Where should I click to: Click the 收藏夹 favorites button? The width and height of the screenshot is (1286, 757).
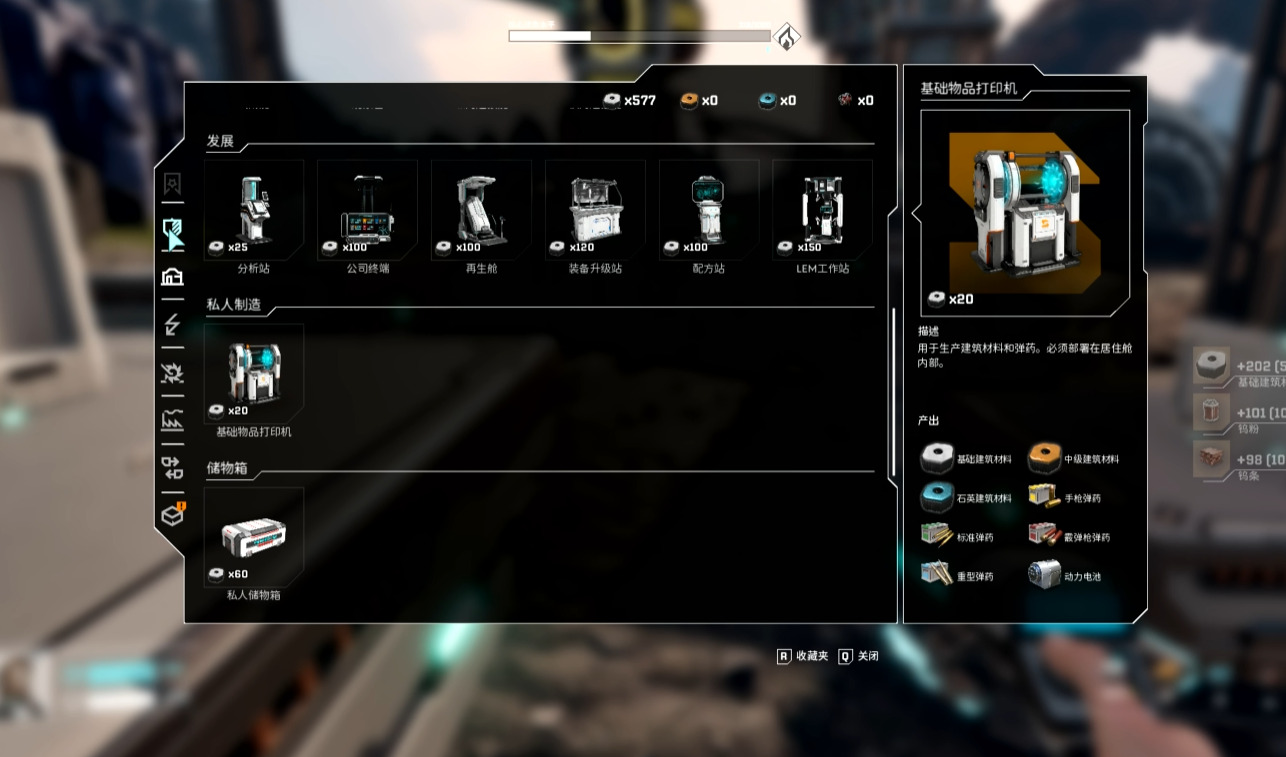[x=803, y=656]
